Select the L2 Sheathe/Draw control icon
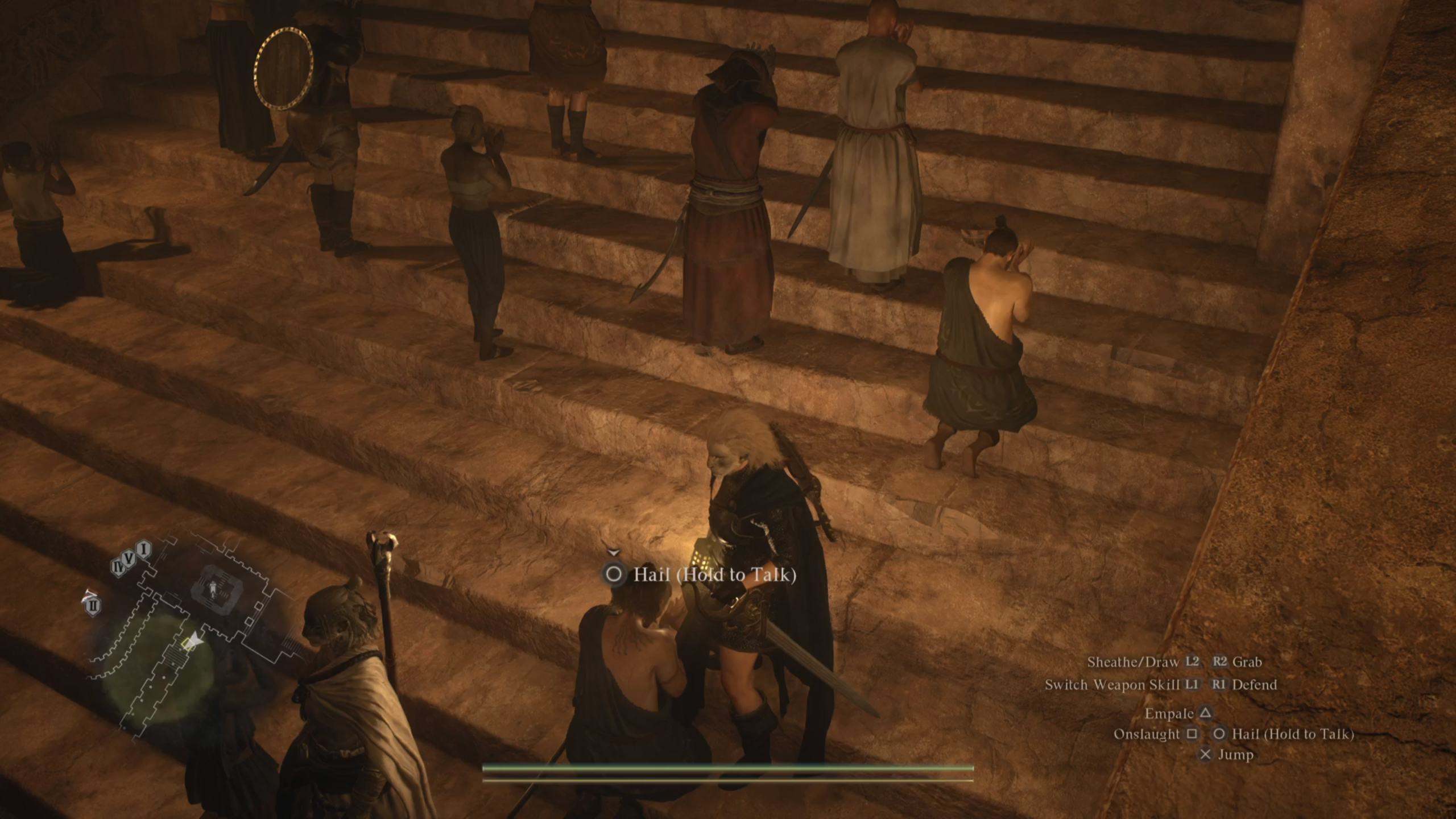This screenshot has width=1456, height=819. click(1192, 662)
